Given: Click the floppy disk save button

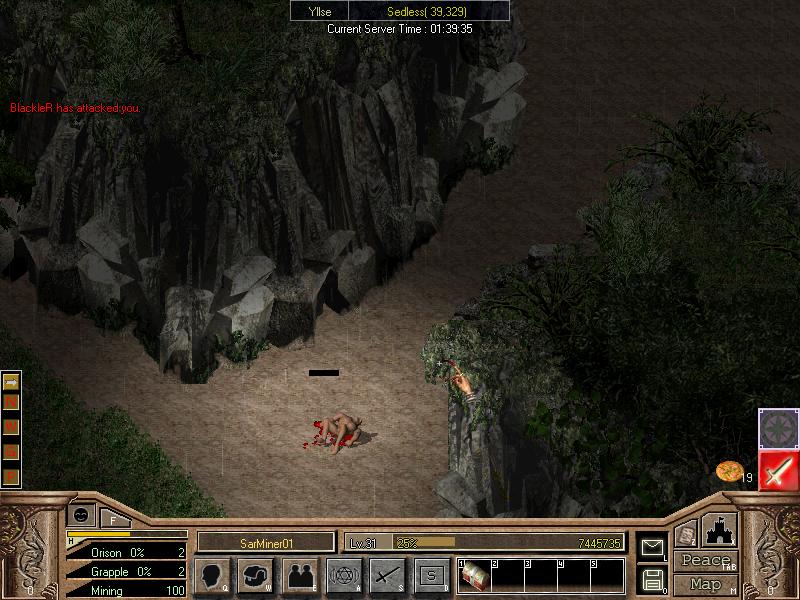Looking at the screenshot, I should [652, 579].
